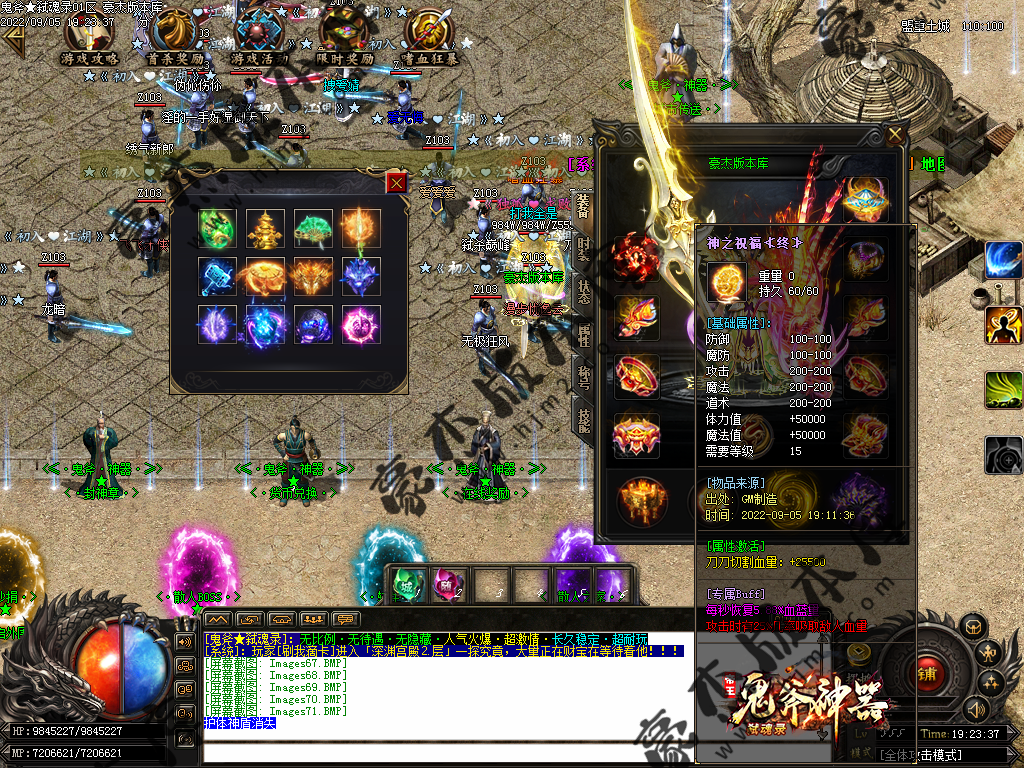
Task: Close the character equipment panel
Action: 895,134
